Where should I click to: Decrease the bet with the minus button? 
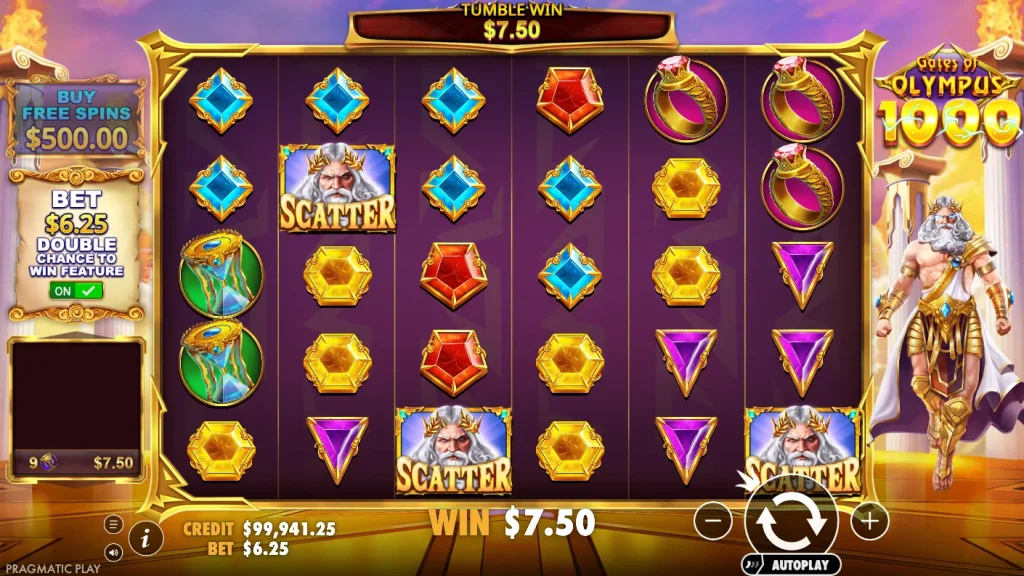(713, 521)
